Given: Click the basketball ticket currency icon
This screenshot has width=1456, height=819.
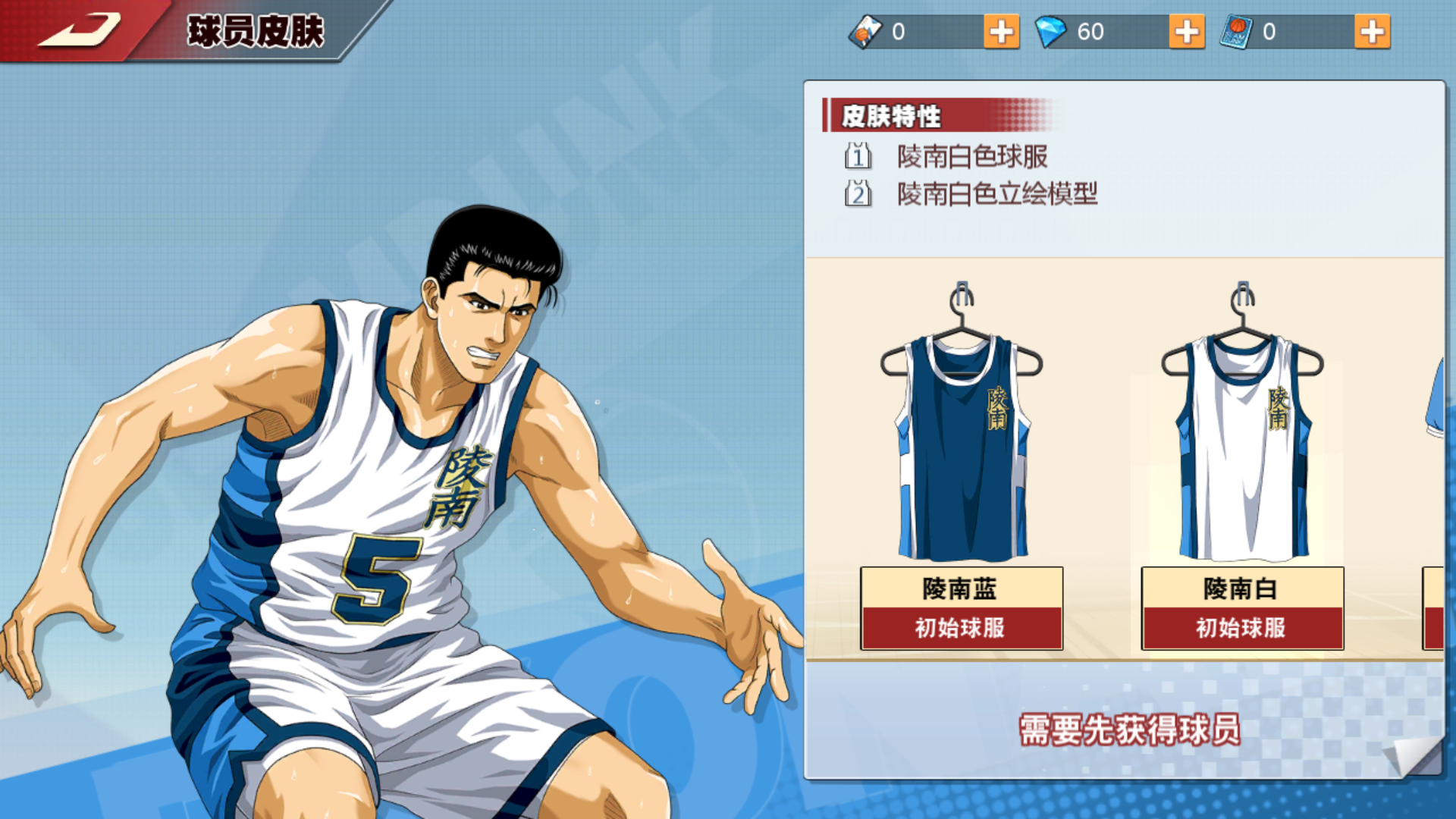Looking at the screenshot, I should click(864, 32).
